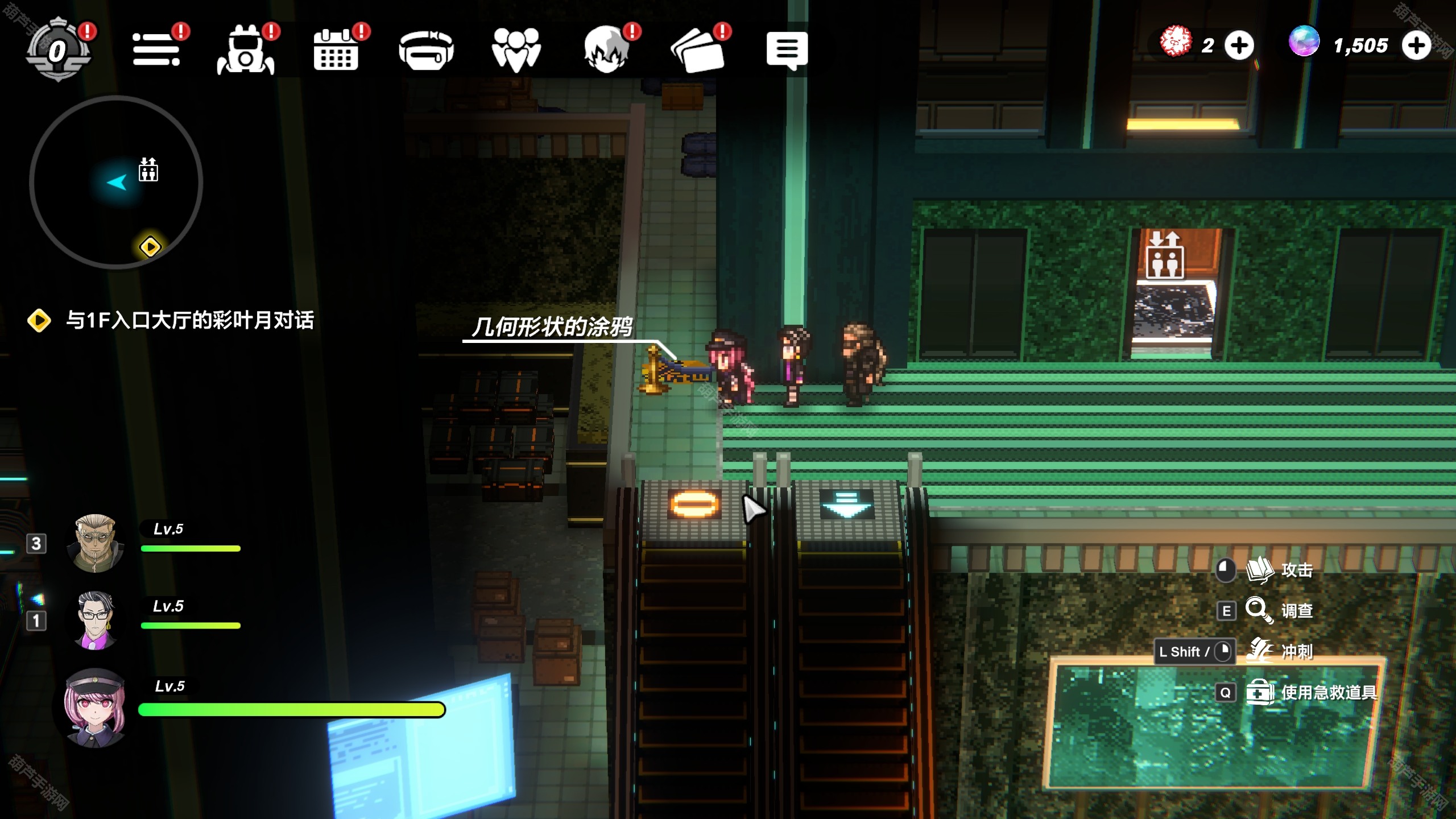Select the glasses man party portrait

pyautogui.click(x=95, y=619)
